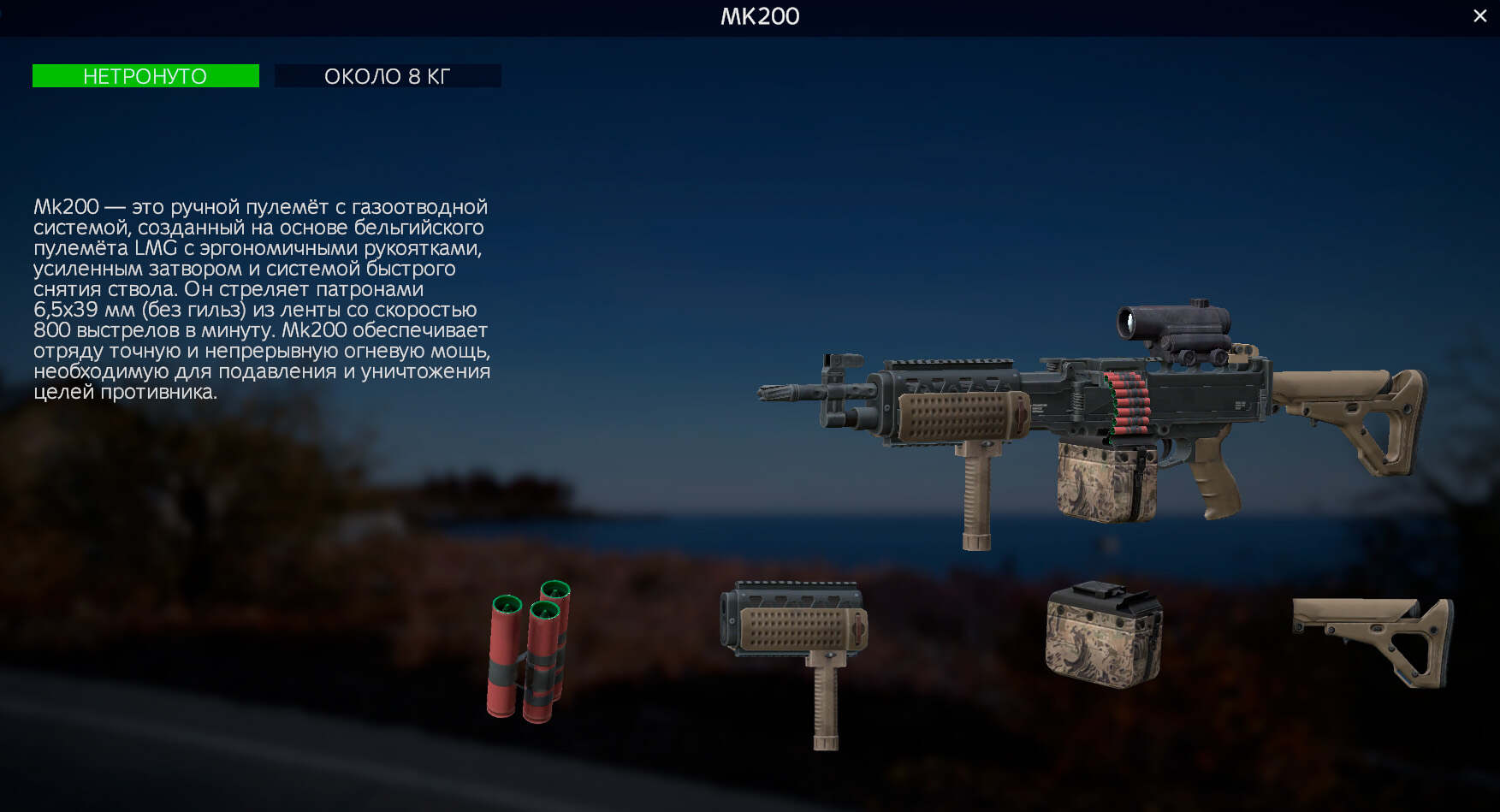Choose the camo ammo box attachment
Viewport: 1500px width, 812px height.
point(1103,637)
